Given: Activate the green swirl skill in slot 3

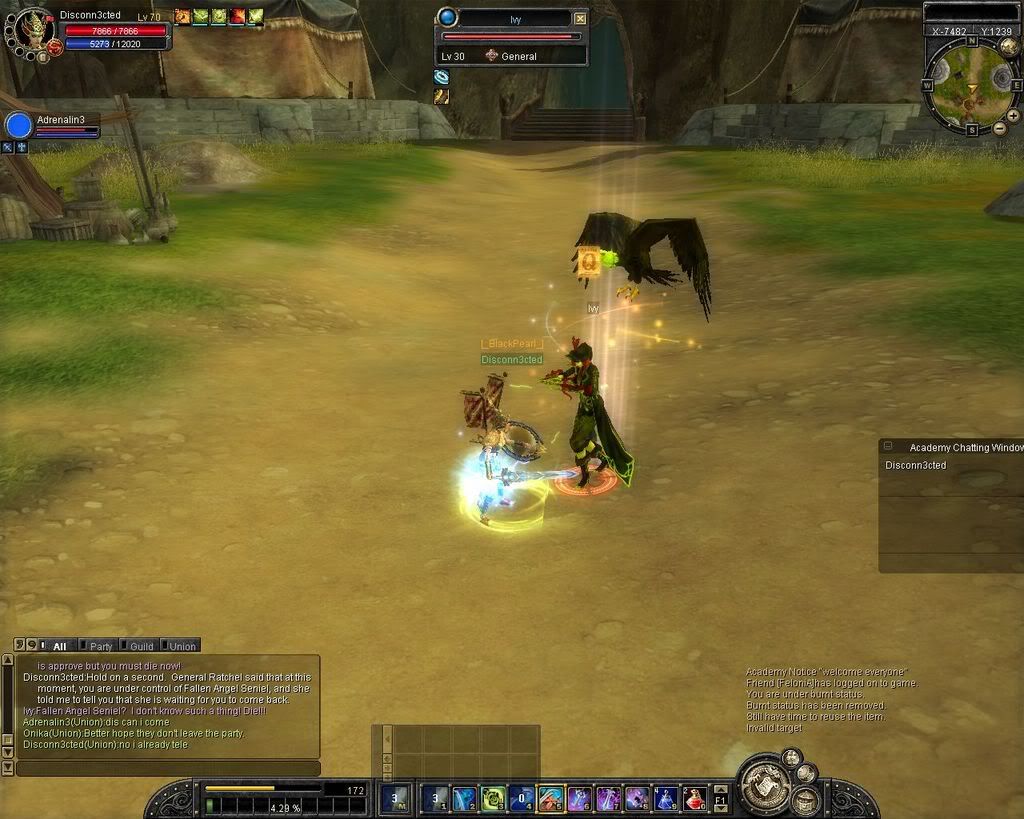Looking at the screenshot, I should (493, 798).
